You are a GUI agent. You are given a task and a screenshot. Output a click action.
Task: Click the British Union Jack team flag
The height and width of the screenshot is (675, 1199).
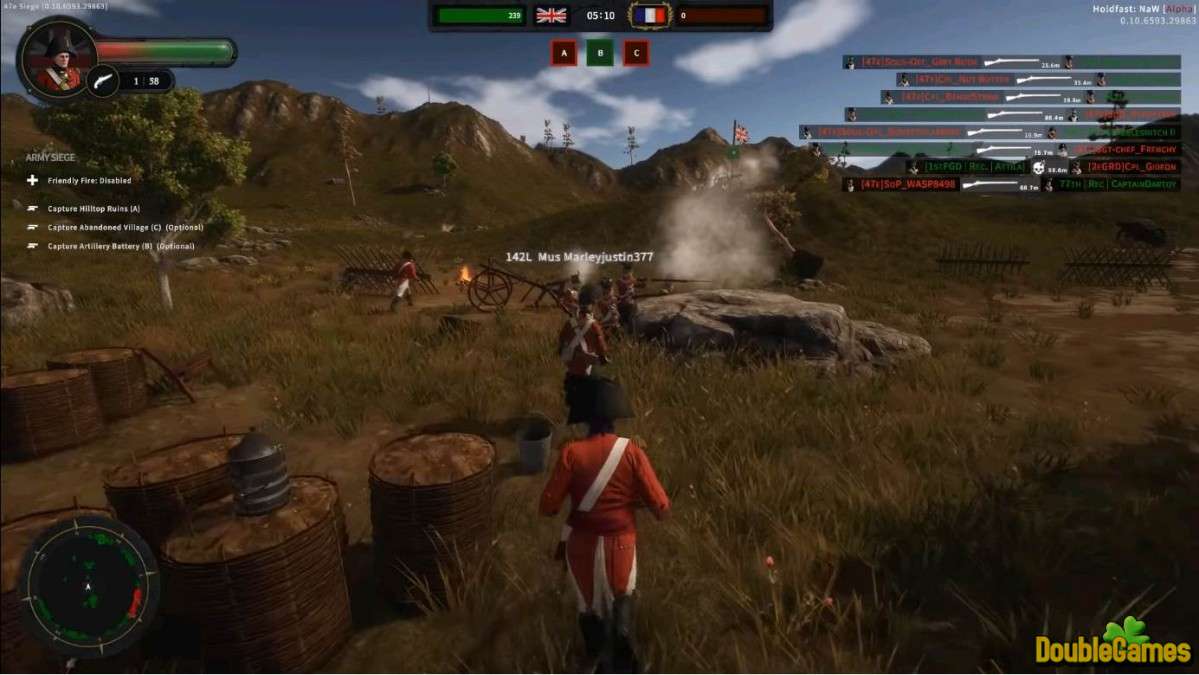[551, 15]
